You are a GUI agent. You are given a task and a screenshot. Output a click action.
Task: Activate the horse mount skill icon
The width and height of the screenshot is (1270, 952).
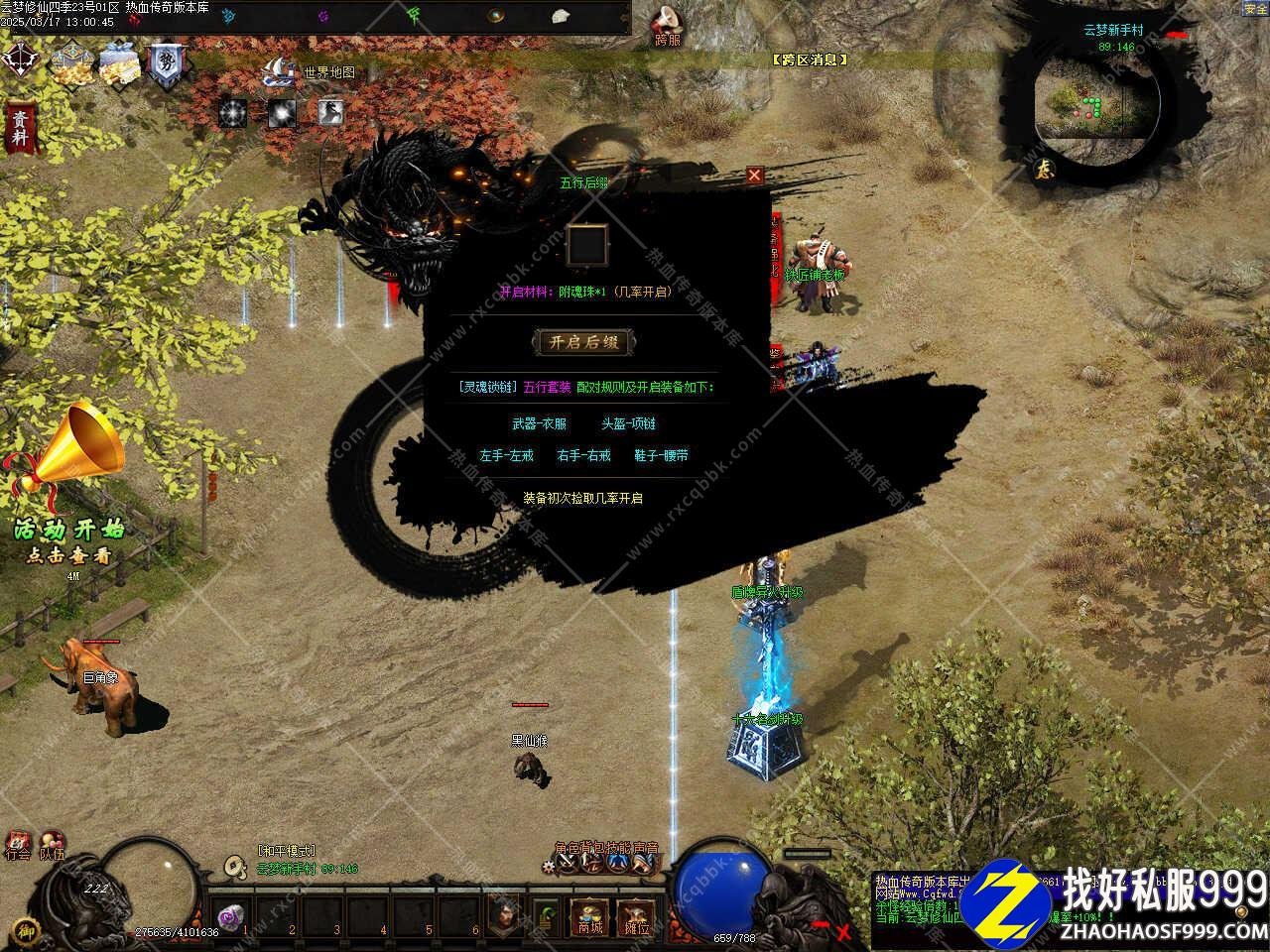(x=330, y=112)
